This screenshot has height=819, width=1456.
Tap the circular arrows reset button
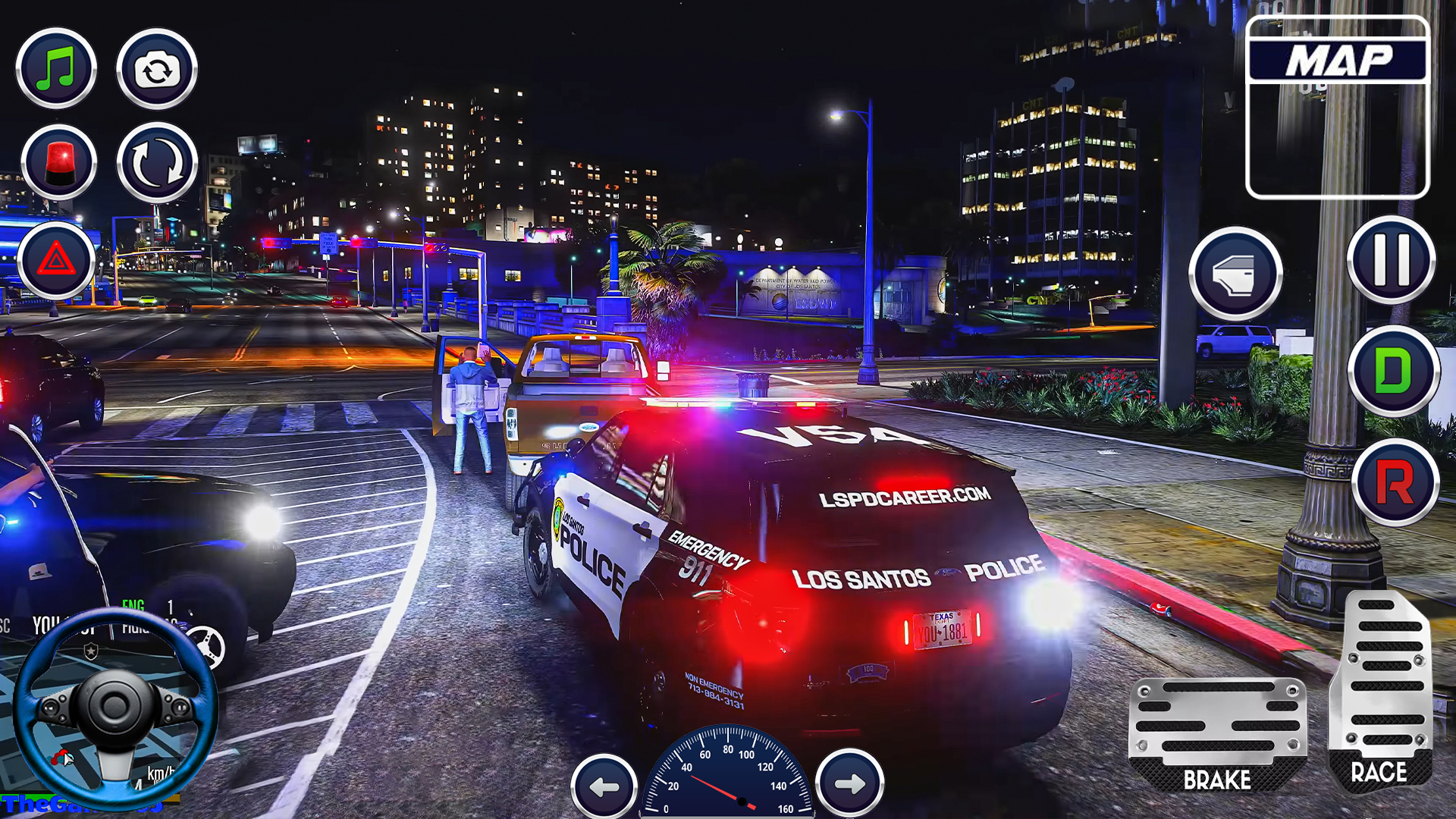click(x=157, y=163)
